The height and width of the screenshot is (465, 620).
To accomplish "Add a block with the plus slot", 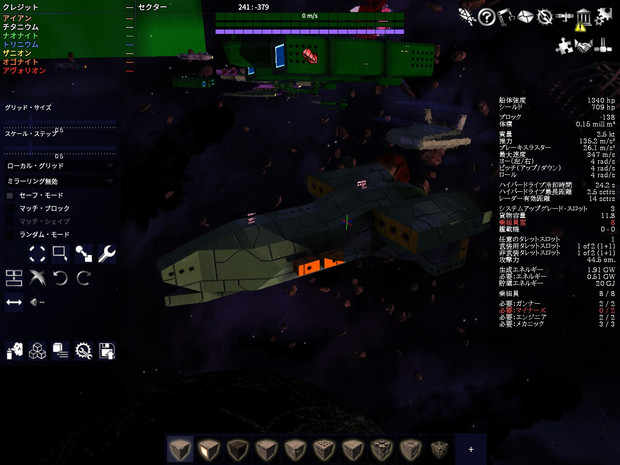I will [x=471, y=449].
